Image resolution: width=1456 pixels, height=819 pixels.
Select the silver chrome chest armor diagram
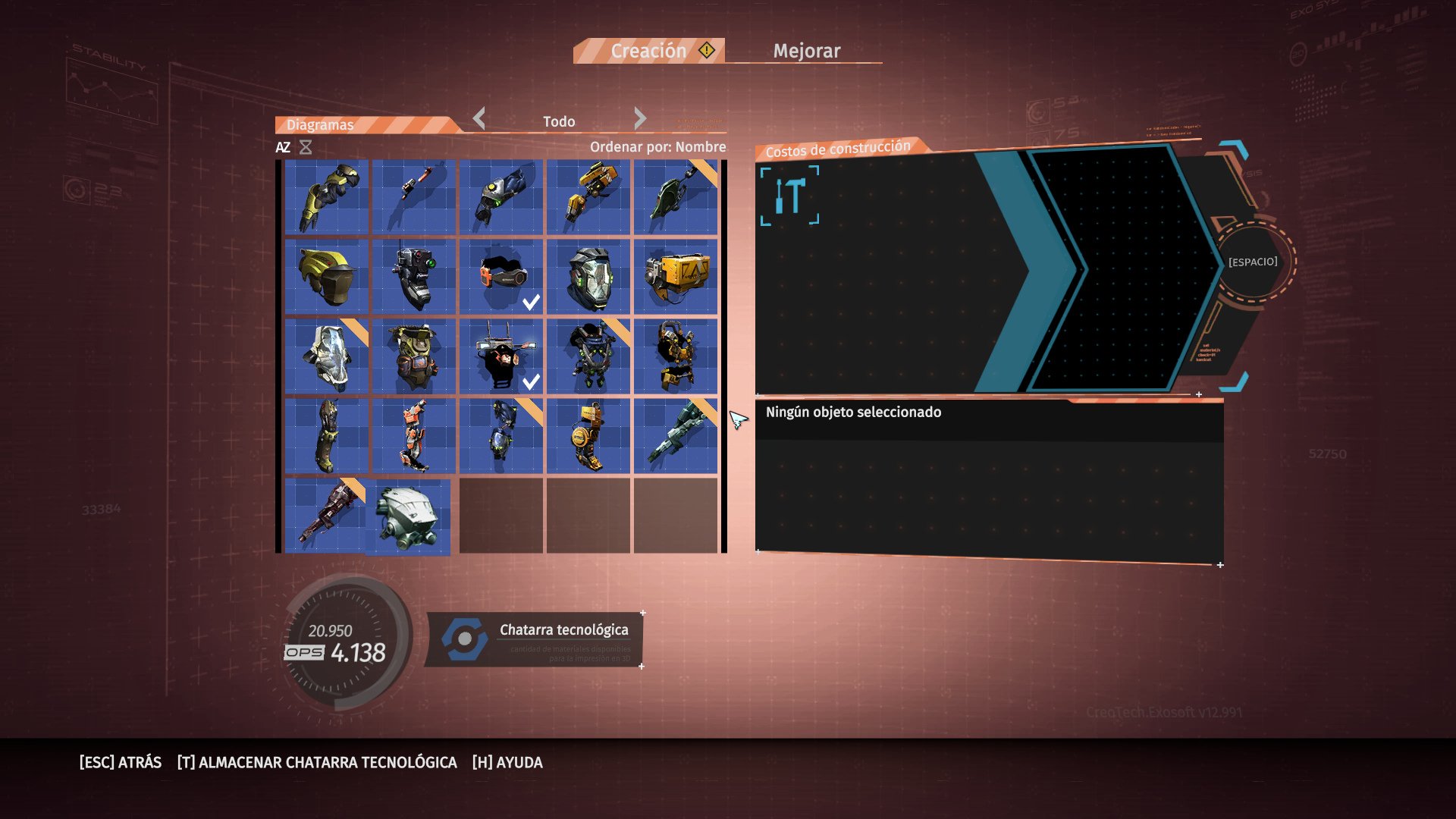[327, 356]
